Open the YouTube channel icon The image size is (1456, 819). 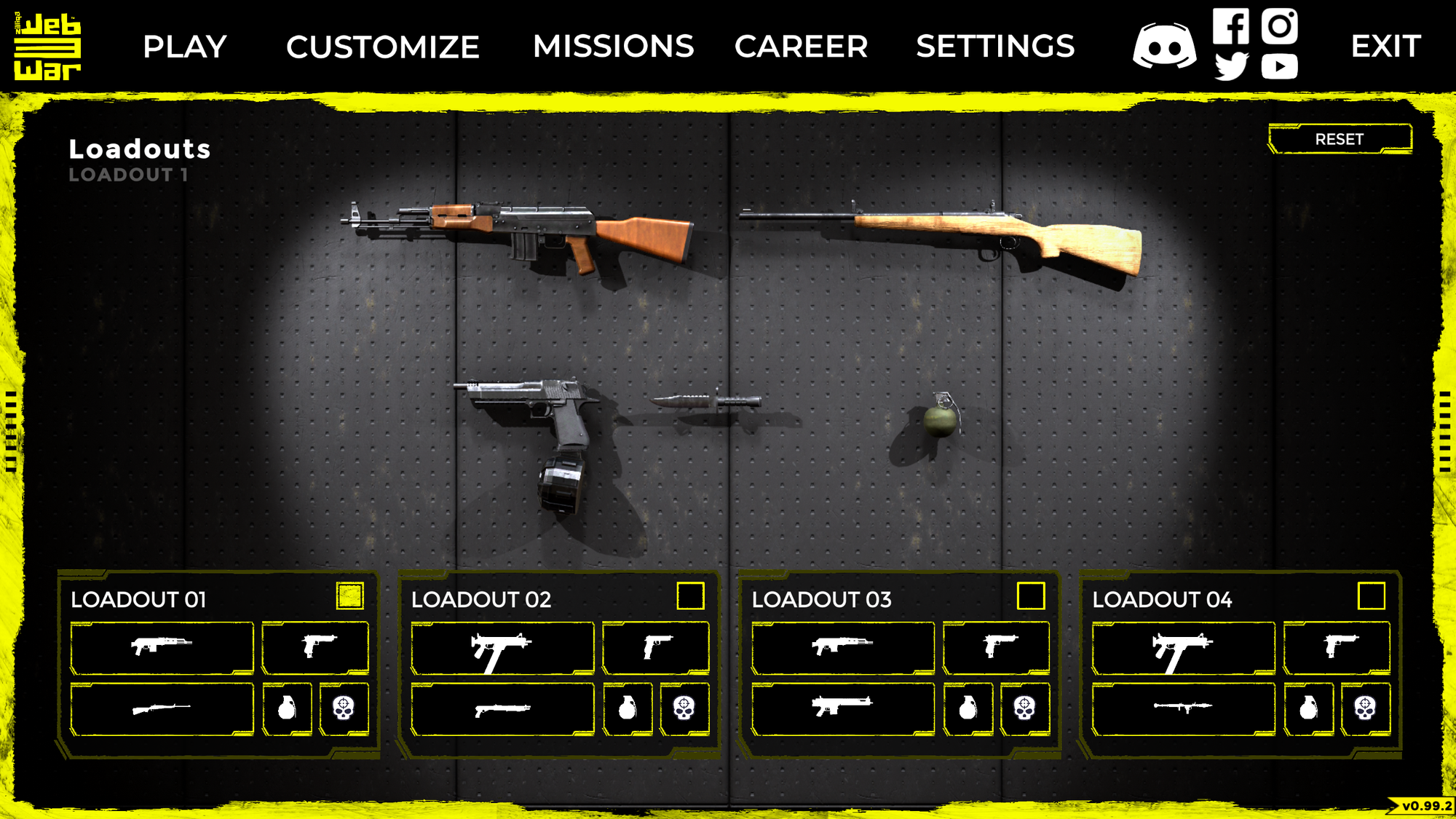tap(1279, 67)
